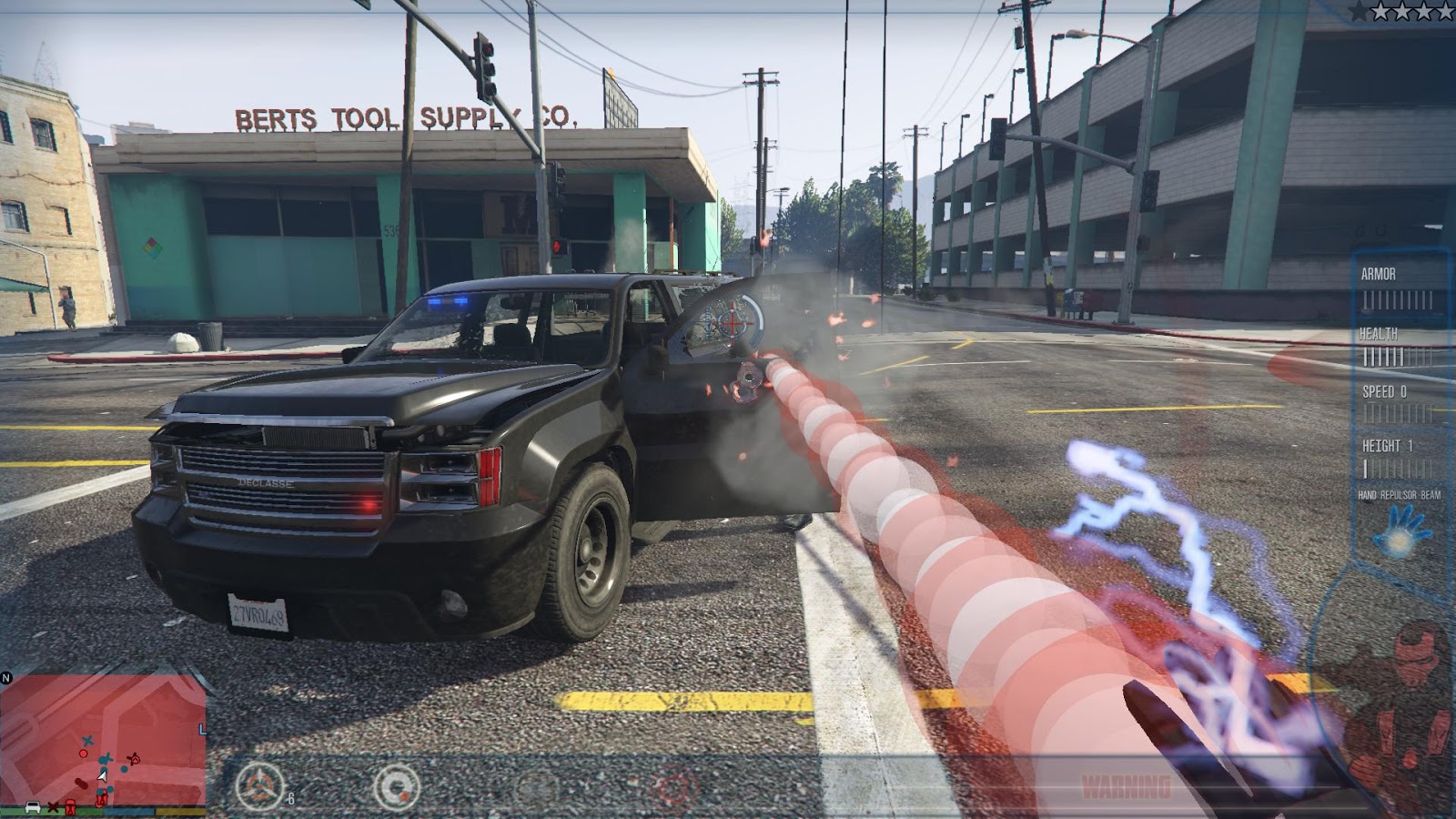The width and height of the screenshot is (1456, 819).
Task: Click the red targeting reticle icon in bottom bar
Action: 673,788
